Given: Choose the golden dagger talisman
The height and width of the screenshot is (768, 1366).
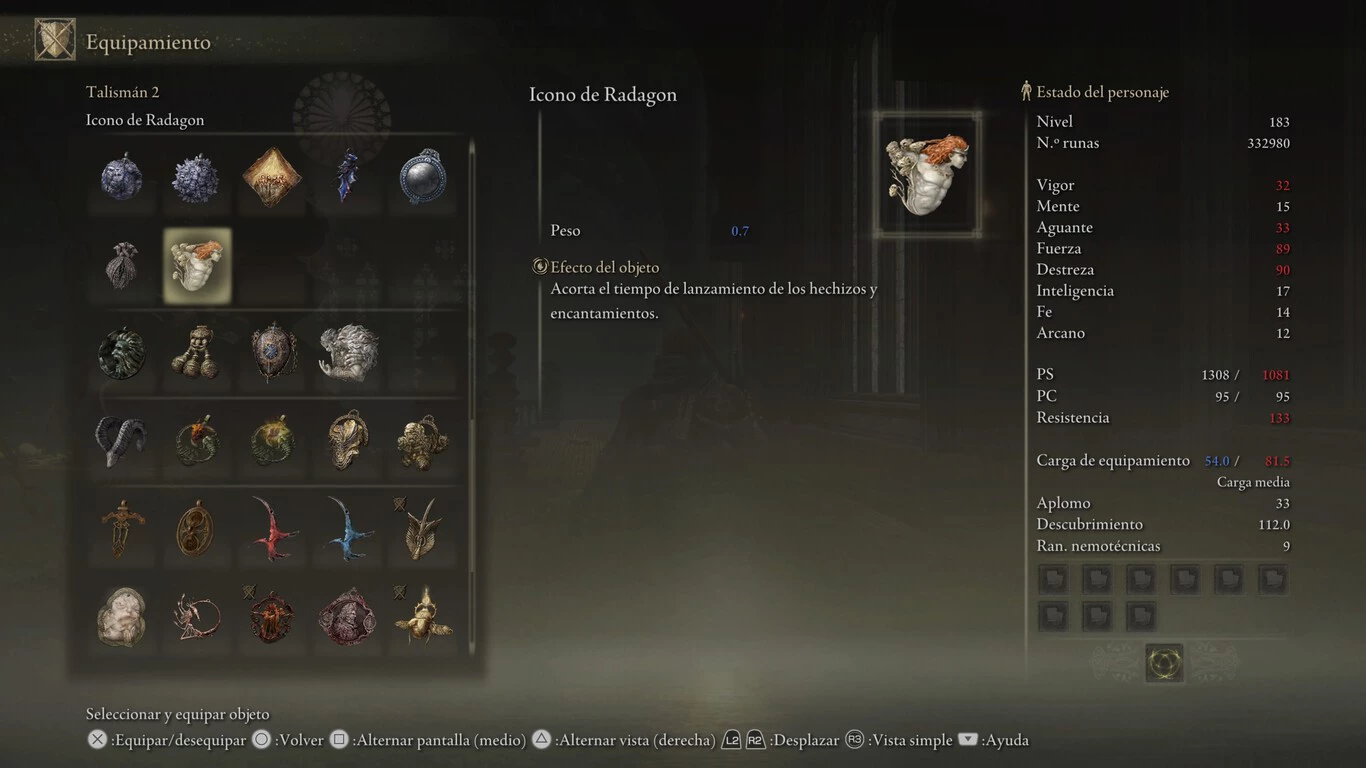Looking at the screenshot, I should (122, 528).
